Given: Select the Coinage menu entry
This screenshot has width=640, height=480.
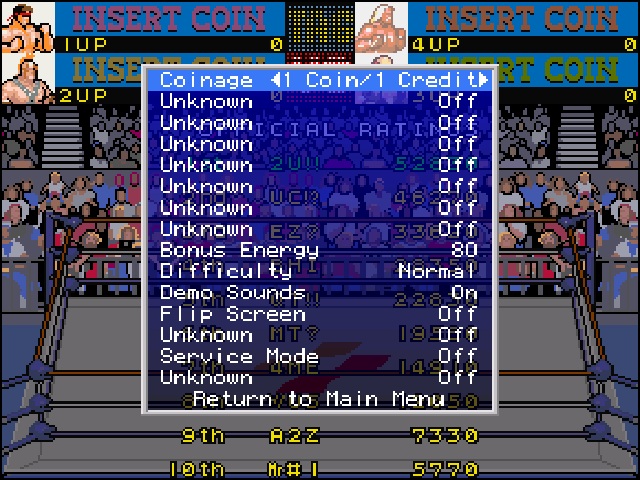Looking at the screenshot, I should click(207, 80).
